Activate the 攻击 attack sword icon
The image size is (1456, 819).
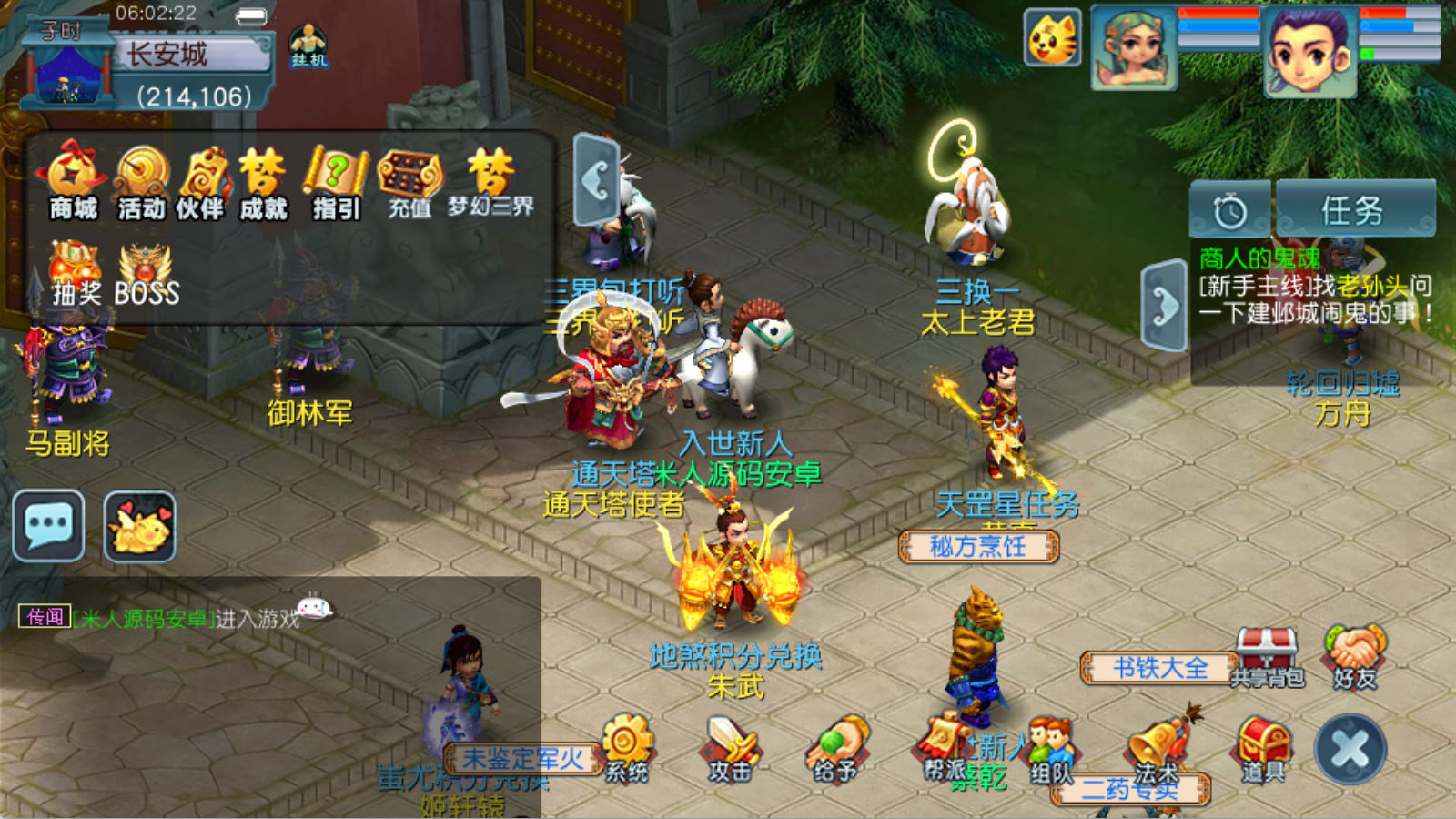tap(731, 748)
